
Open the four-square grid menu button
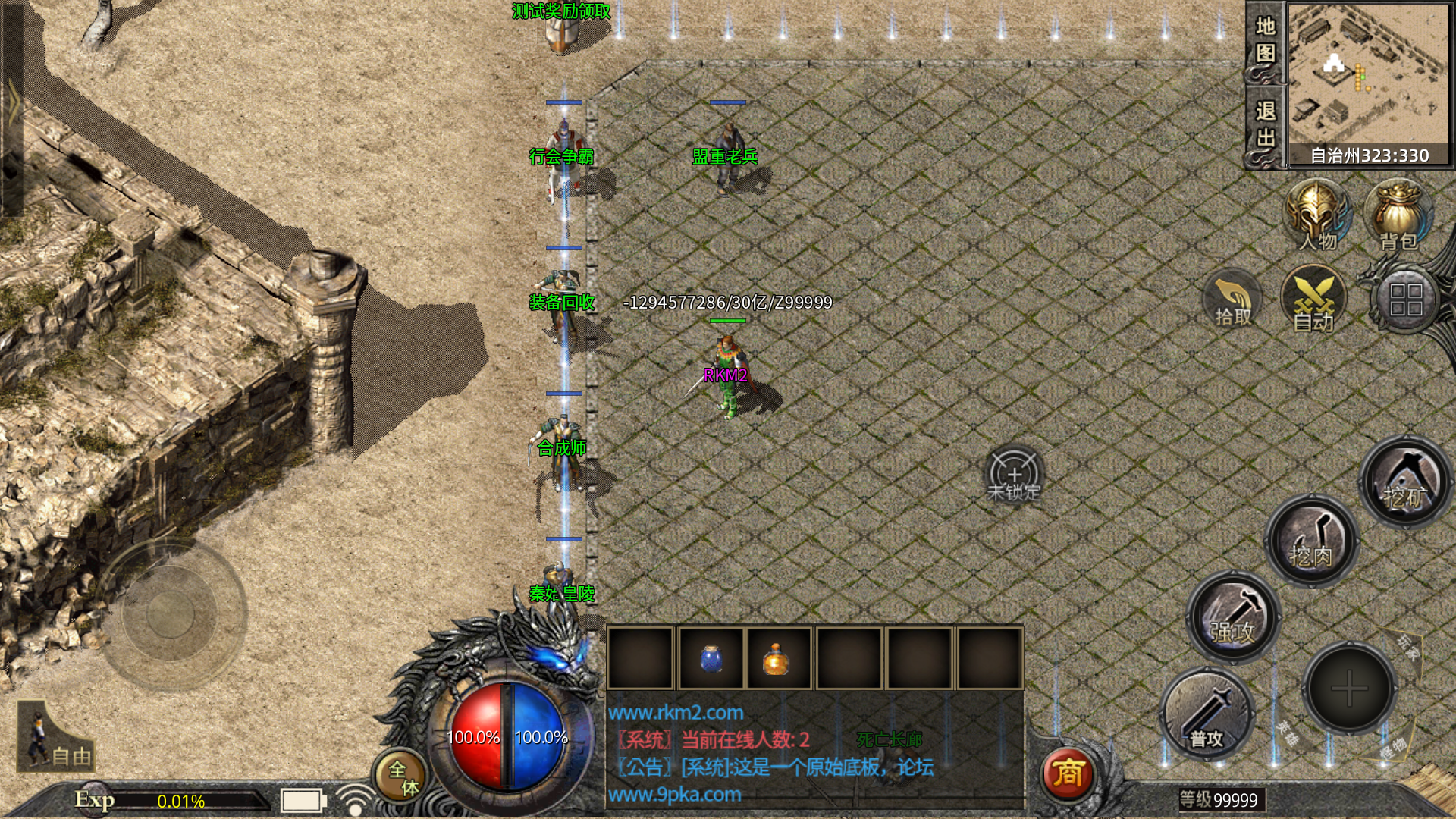tap(1405, 300)
